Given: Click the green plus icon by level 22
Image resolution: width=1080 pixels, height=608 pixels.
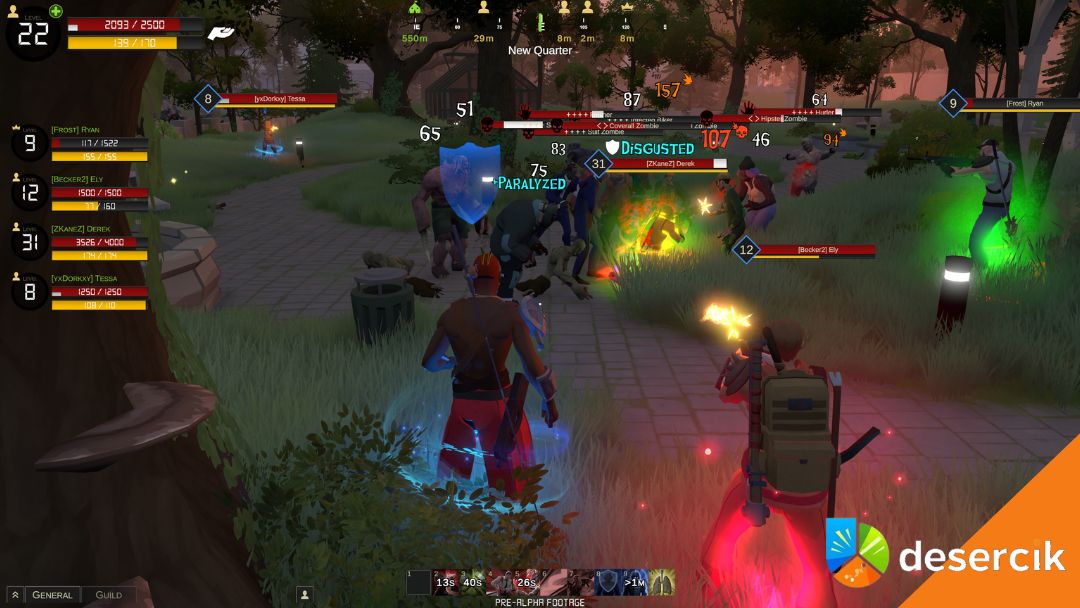Looking at the screenshot, I should point(56,11).
